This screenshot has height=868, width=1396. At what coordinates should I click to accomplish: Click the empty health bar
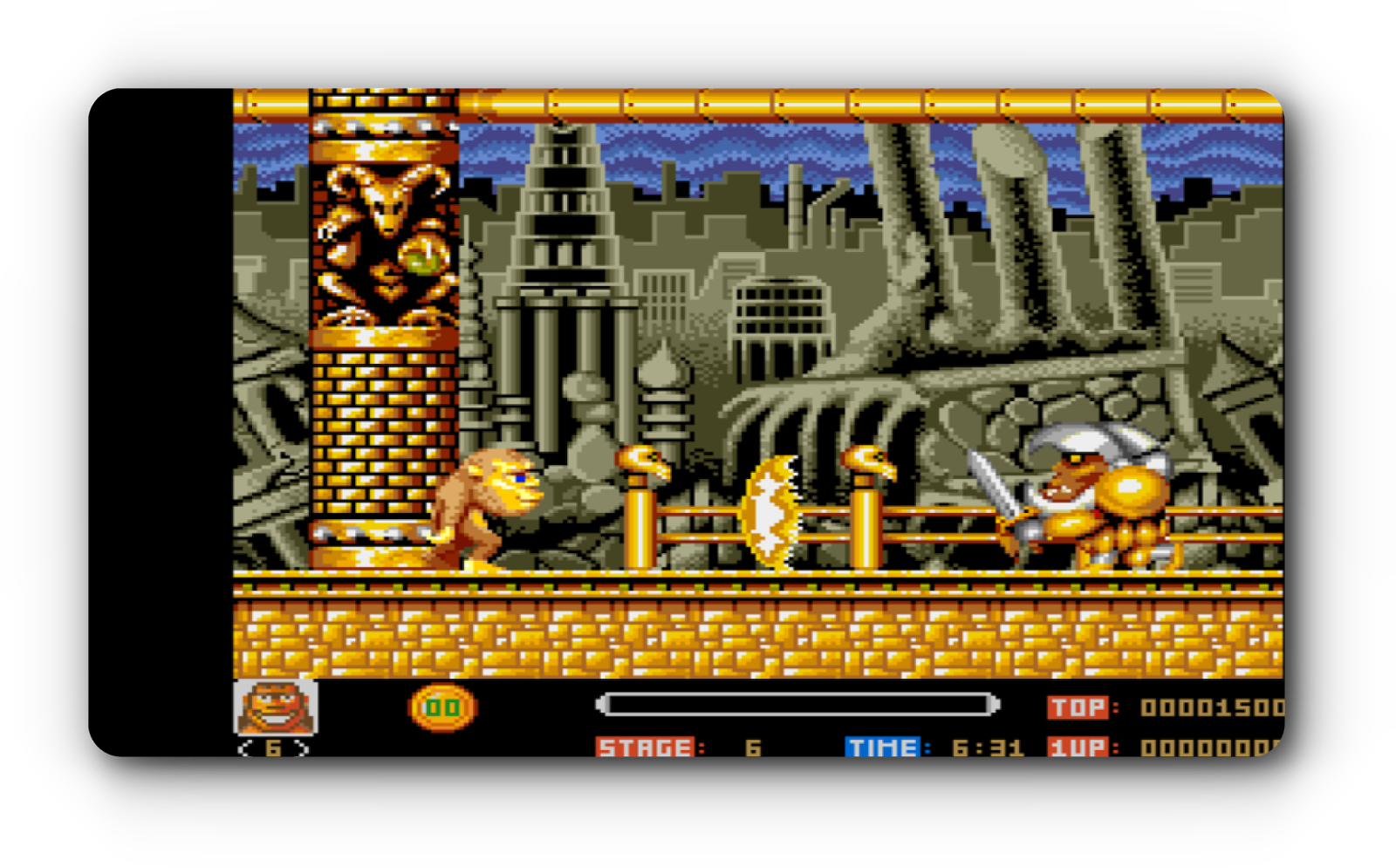(798, 701)
